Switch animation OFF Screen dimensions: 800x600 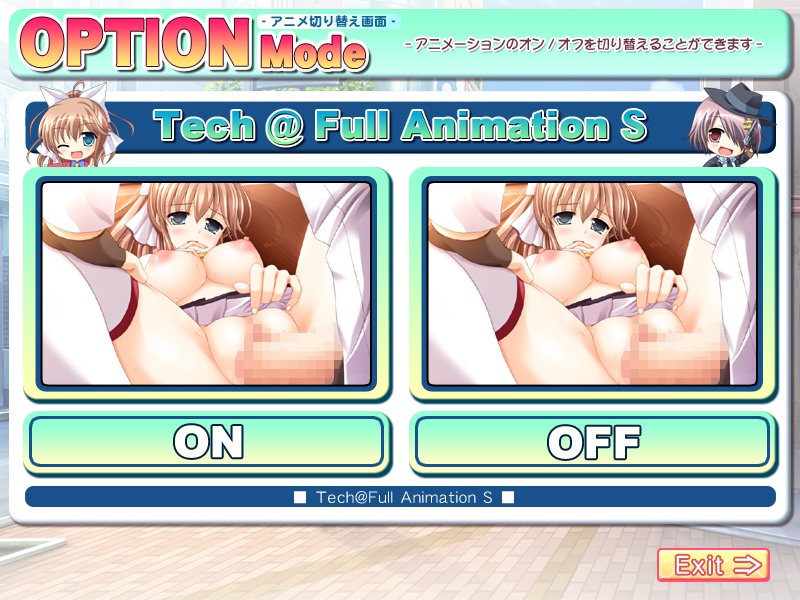(592, 441)
